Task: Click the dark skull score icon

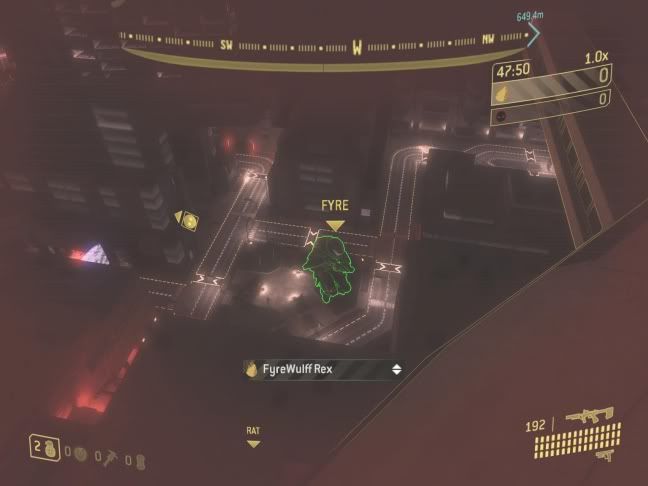Action: pos(500,116)
